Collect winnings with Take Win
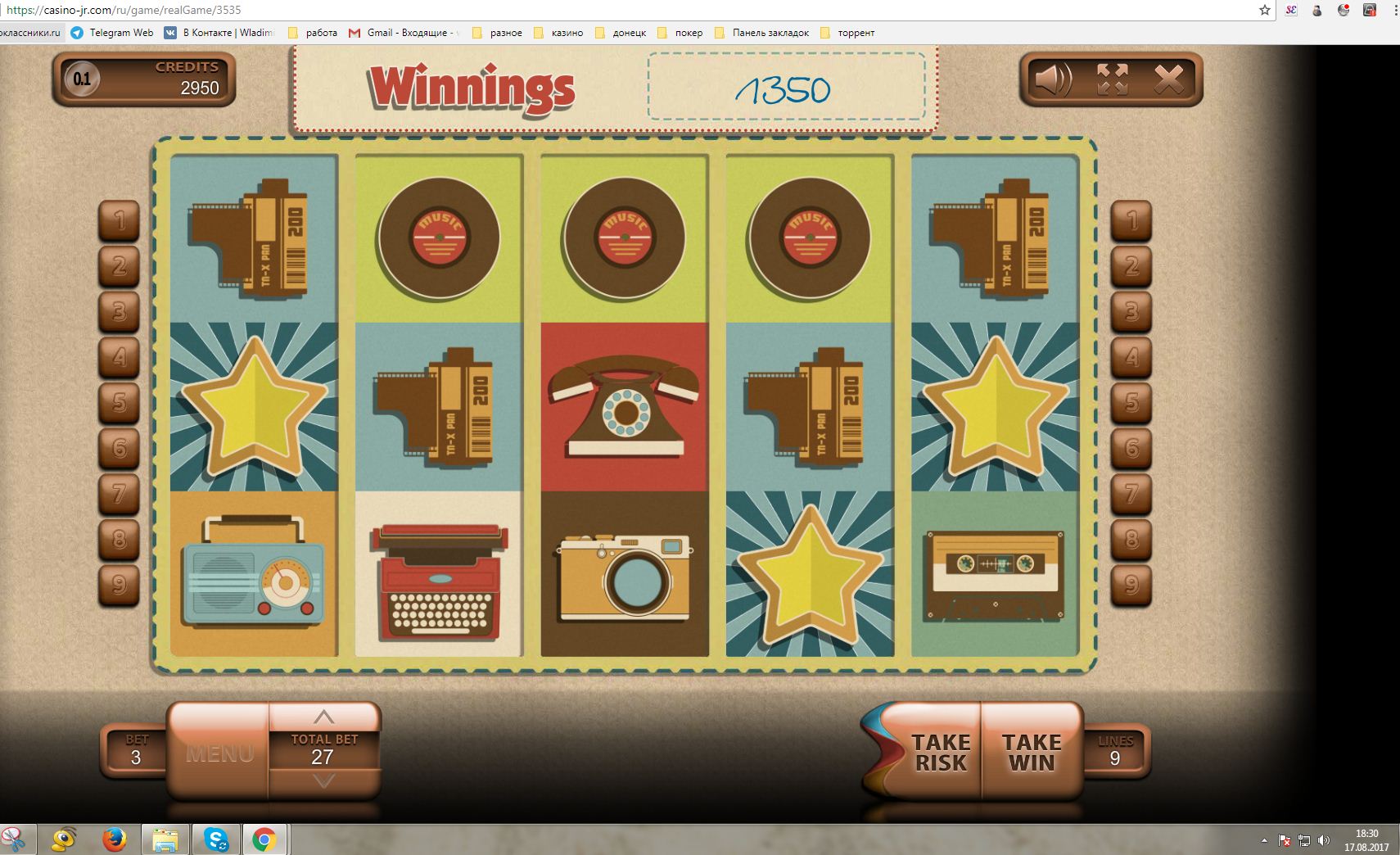The width and height of the screenshot is (1400, 855). click(x=1032, y=752)
